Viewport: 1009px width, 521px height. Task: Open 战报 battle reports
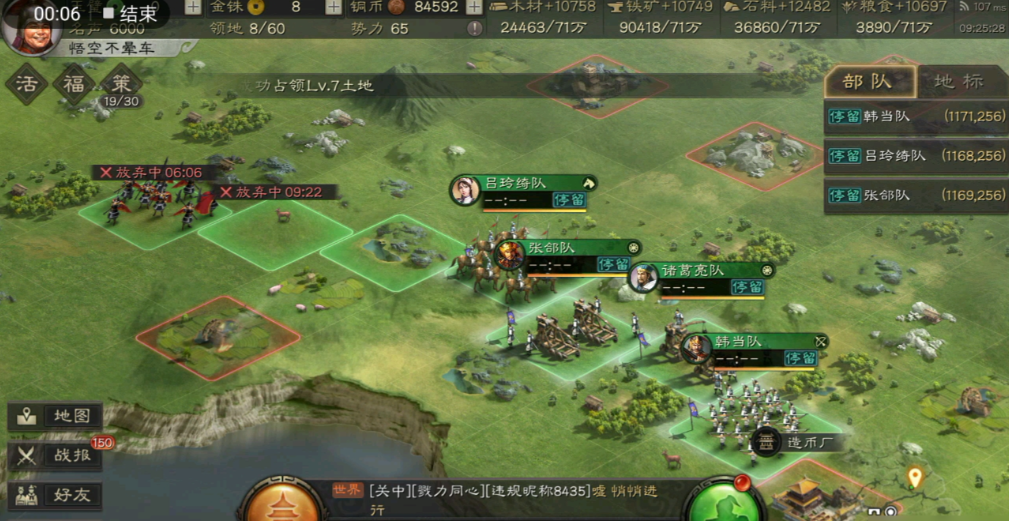(56, 455)
